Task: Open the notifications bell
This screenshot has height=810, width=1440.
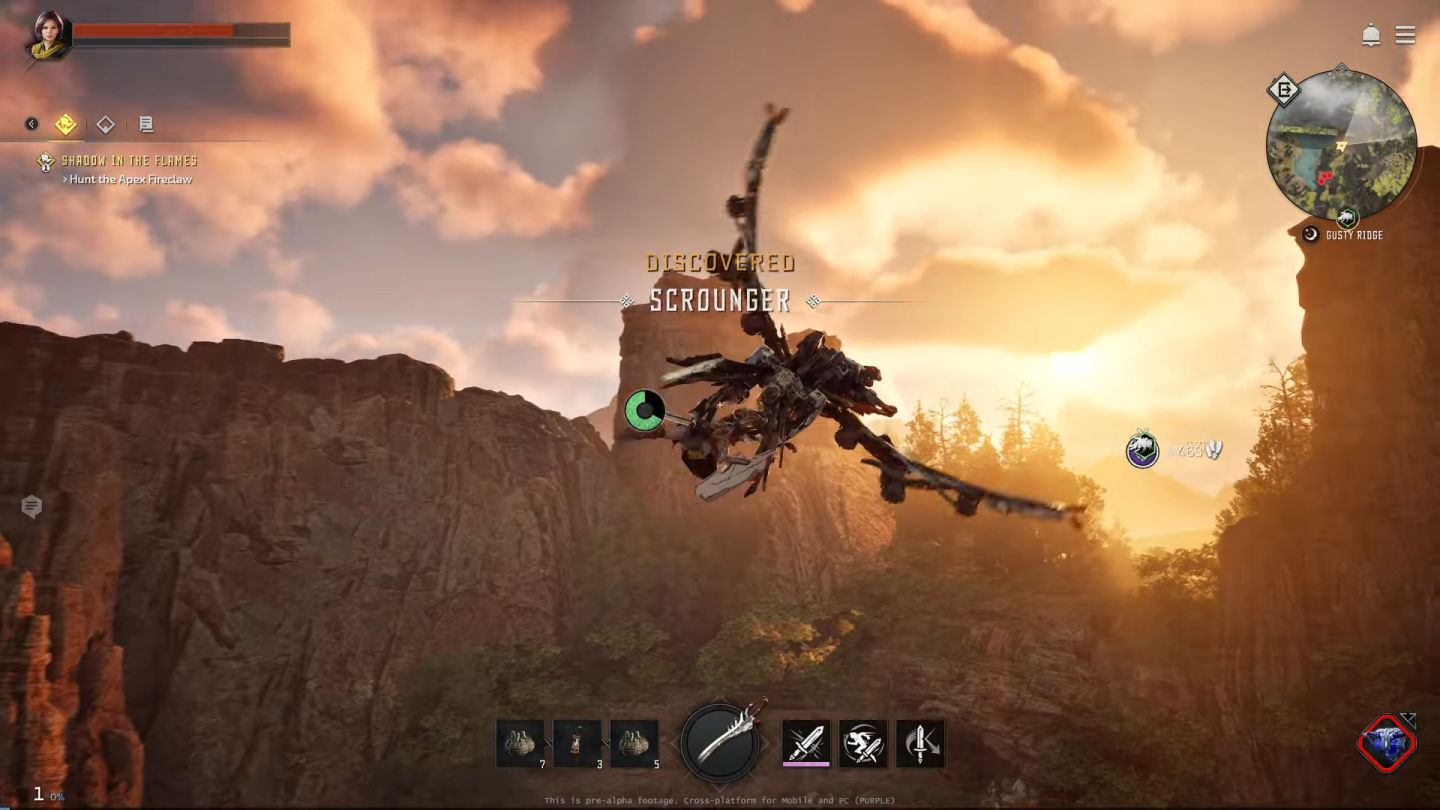Action: (x=1370, y=36)
